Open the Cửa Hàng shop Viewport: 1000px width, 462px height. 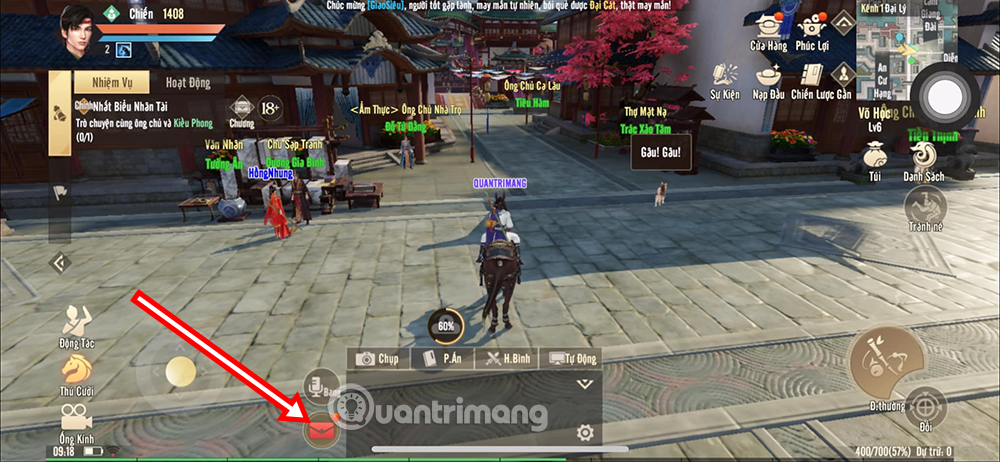pos(769,31)
